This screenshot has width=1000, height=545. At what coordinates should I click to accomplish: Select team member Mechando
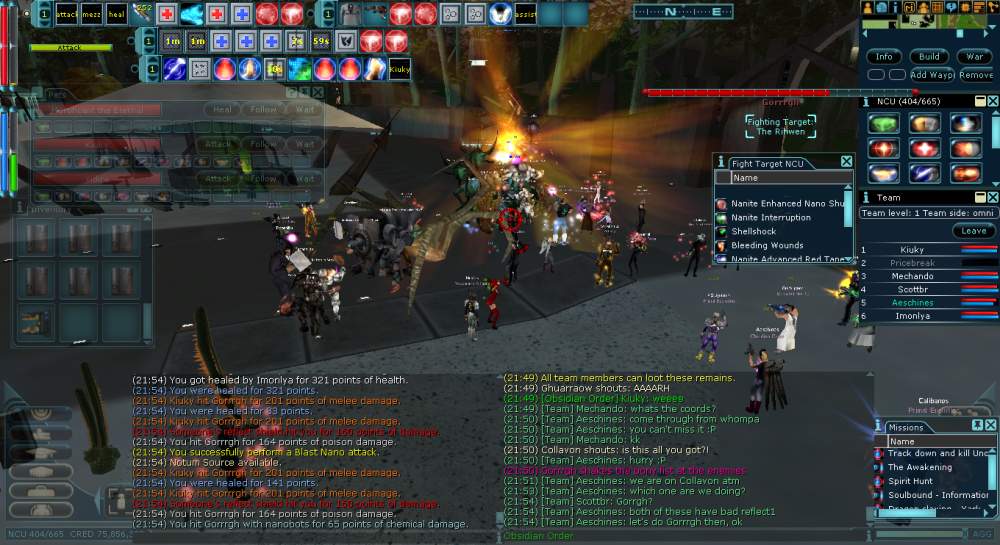pyautogui.click(x=912, y=276)
